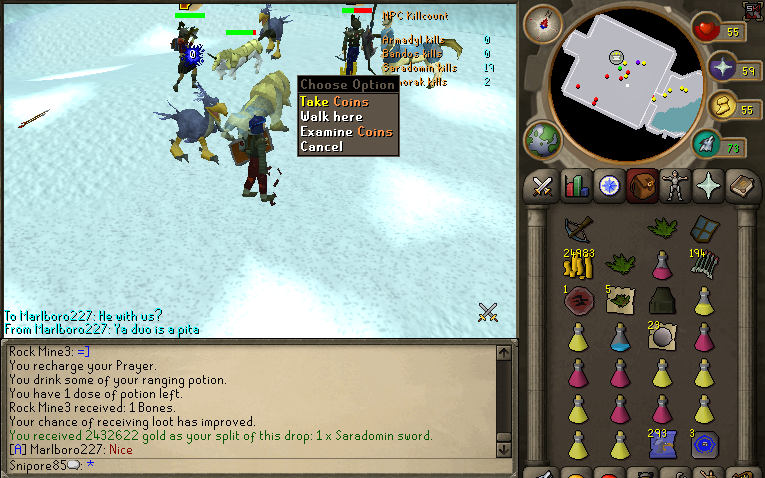Select the crossbow in the inventory
This screenshot has height=478, width=765.
click(577, 229)
